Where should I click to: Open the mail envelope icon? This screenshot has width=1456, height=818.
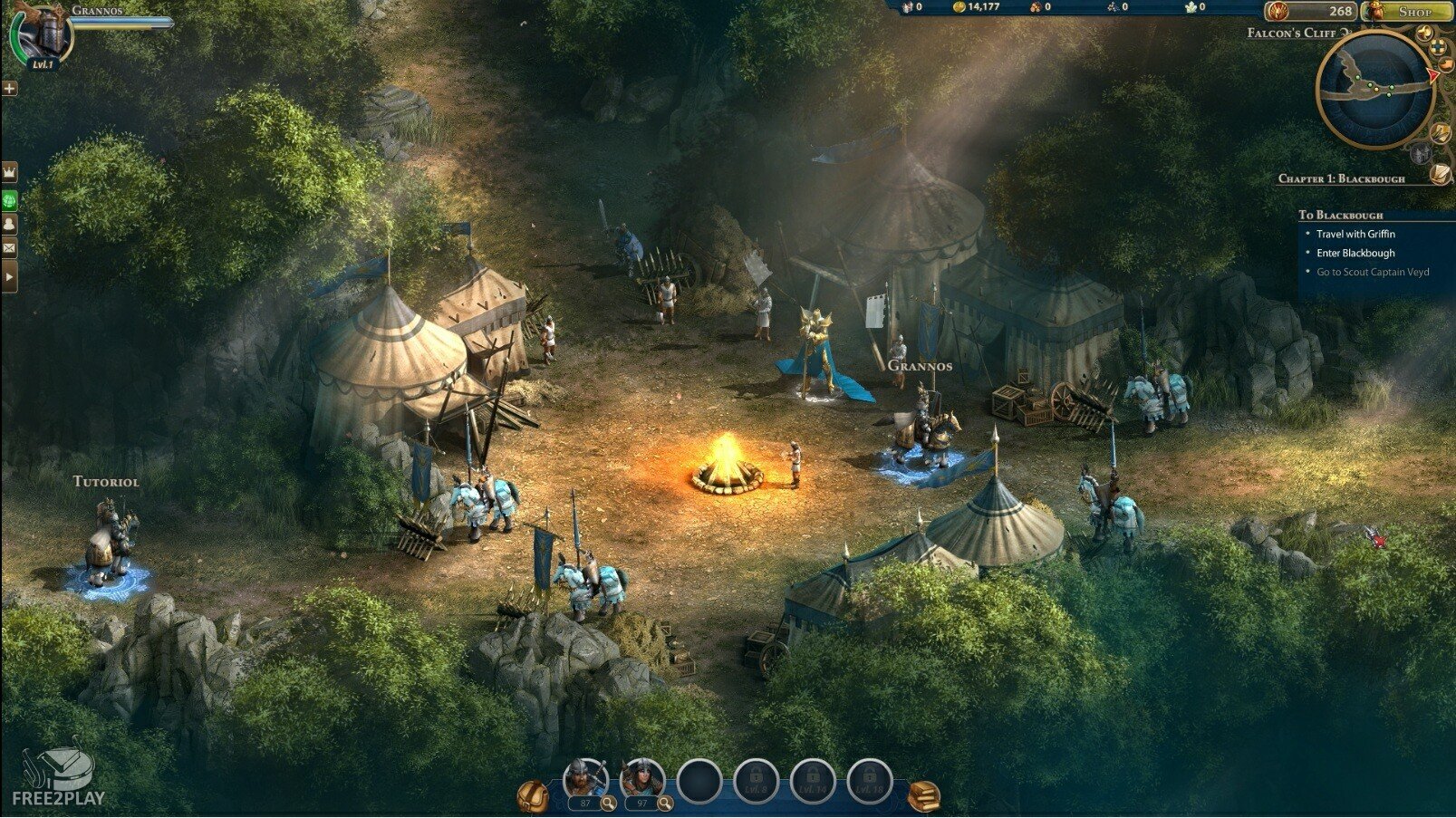click(10, 248)
